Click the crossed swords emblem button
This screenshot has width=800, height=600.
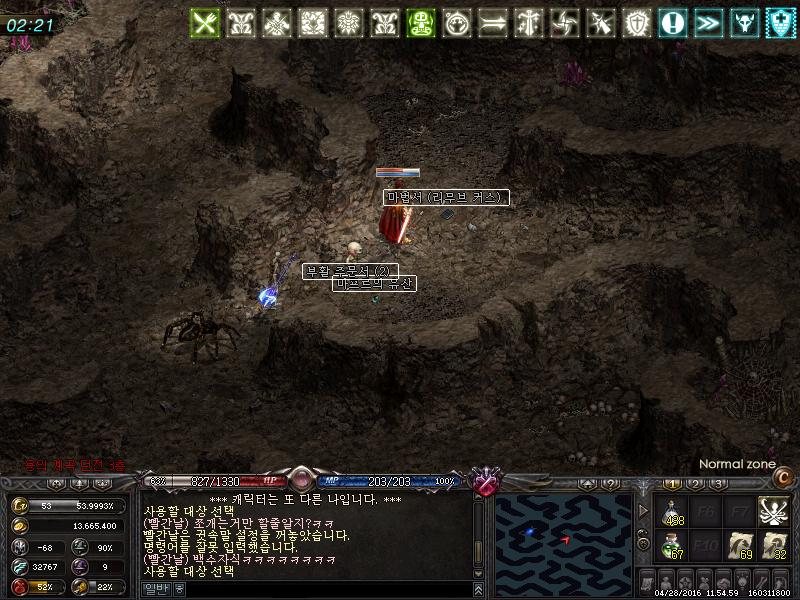click(x=486, y=483)
